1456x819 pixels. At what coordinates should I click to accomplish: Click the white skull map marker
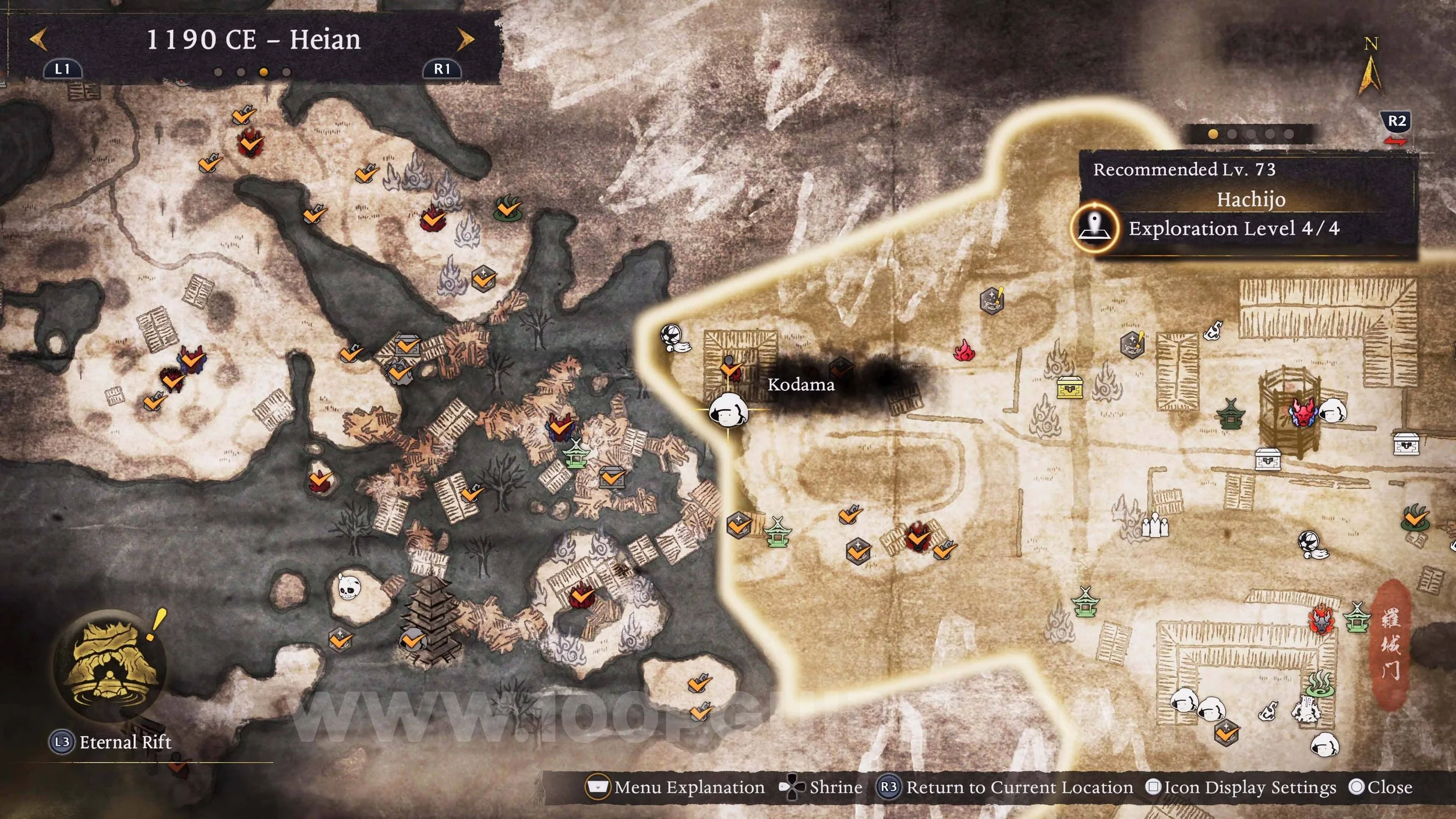coord(349,587)
